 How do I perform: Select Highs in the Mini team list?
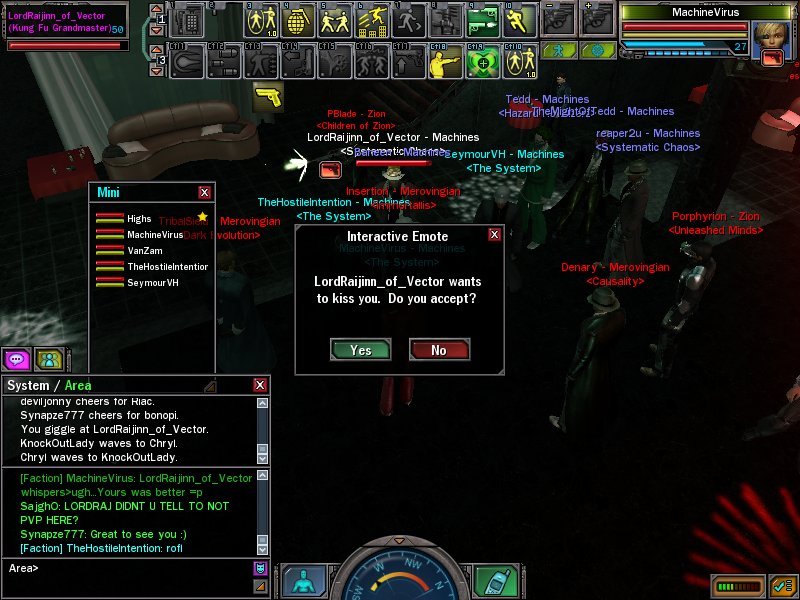(x=139, y=218)
